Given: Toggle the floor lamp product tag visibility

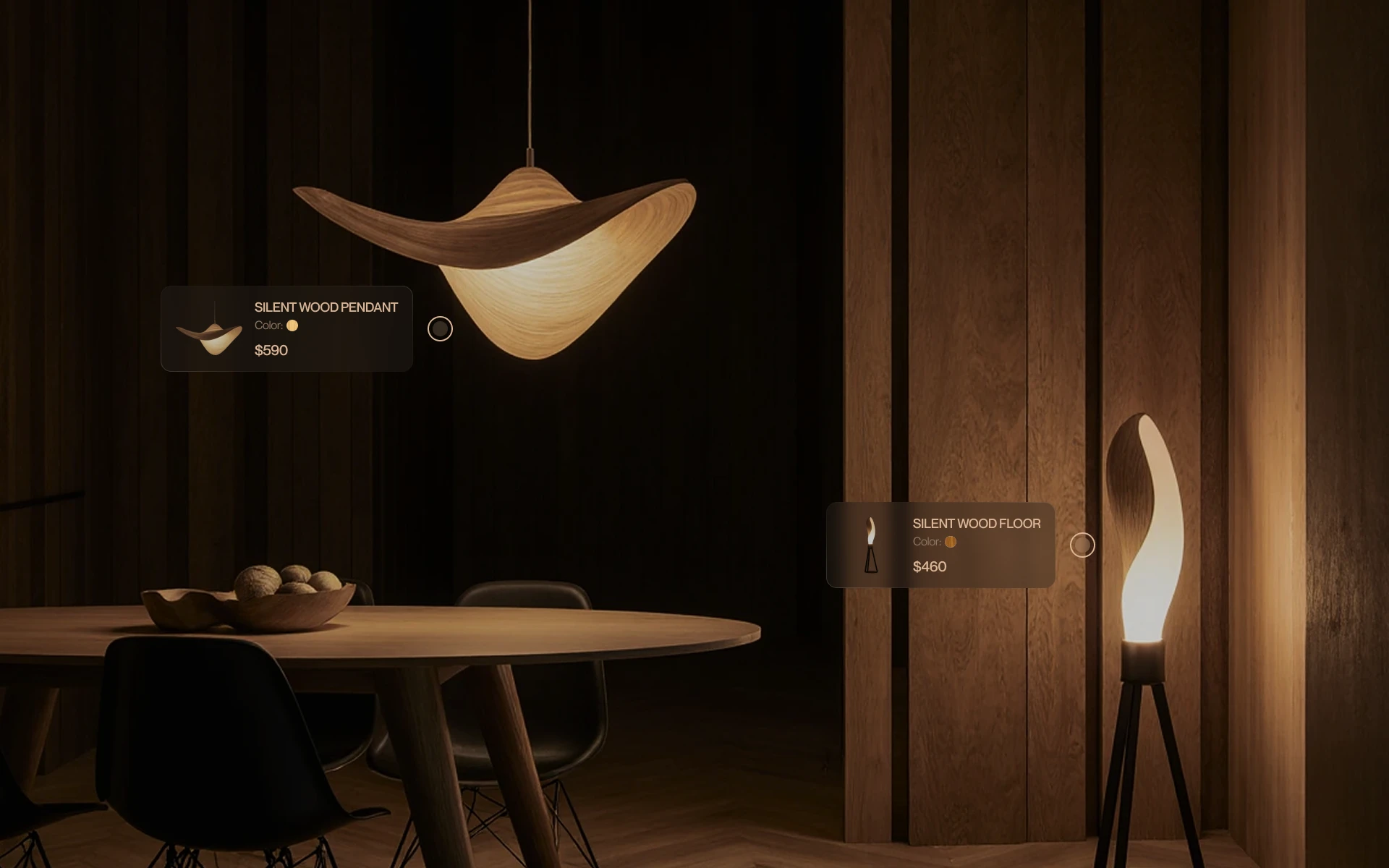Looking at the screenshot, I should click(x=1083, y=545).
